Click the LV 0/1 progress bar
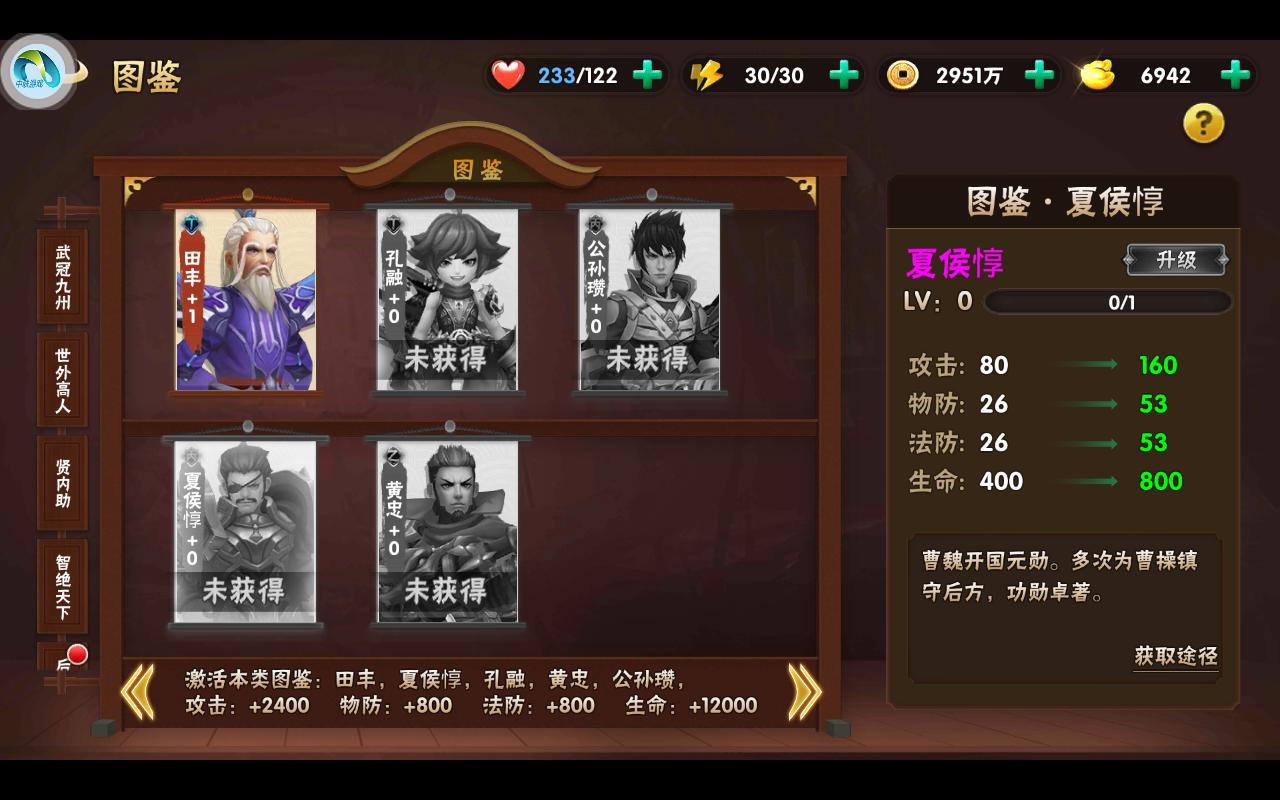 [1108, 301]
